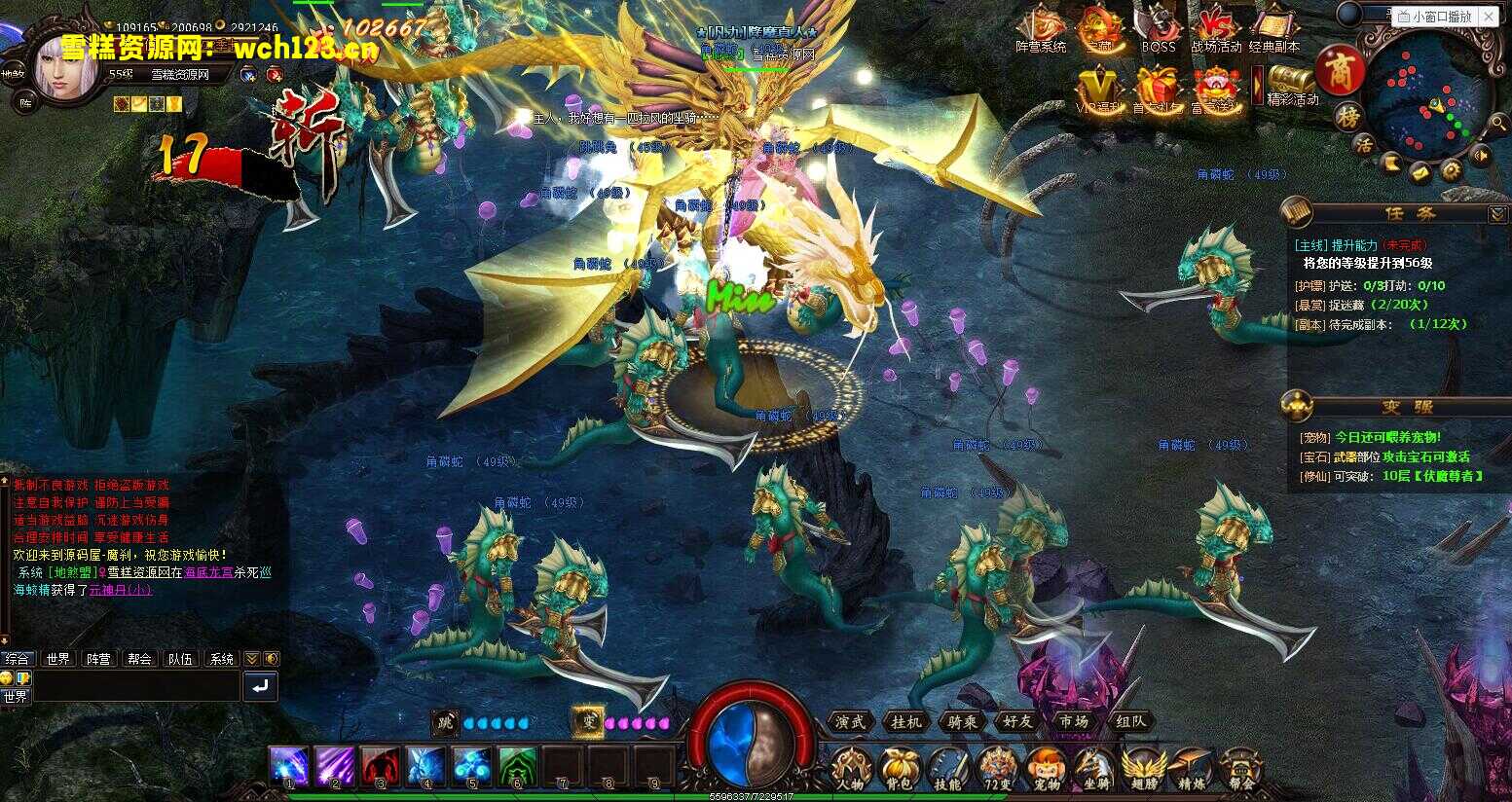Open the emoji smiley toggle in chat bar
Image resolution: width=1512 pixels, height=802 pixels.
coord(8,678)
